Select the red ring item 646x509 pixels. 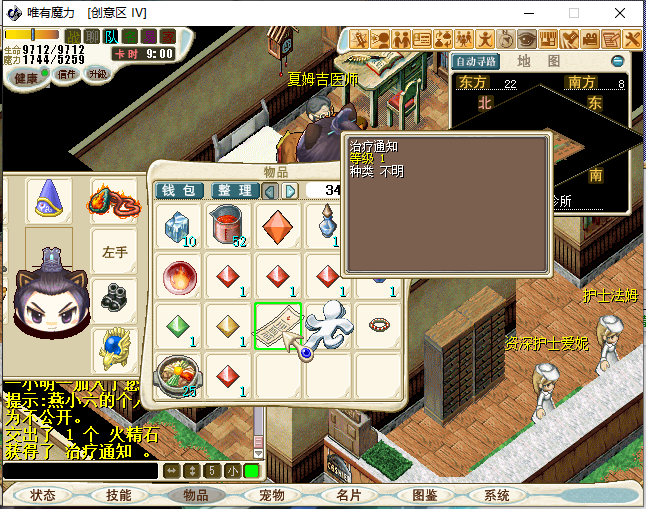pyautogui.click(x=377, y=326)
